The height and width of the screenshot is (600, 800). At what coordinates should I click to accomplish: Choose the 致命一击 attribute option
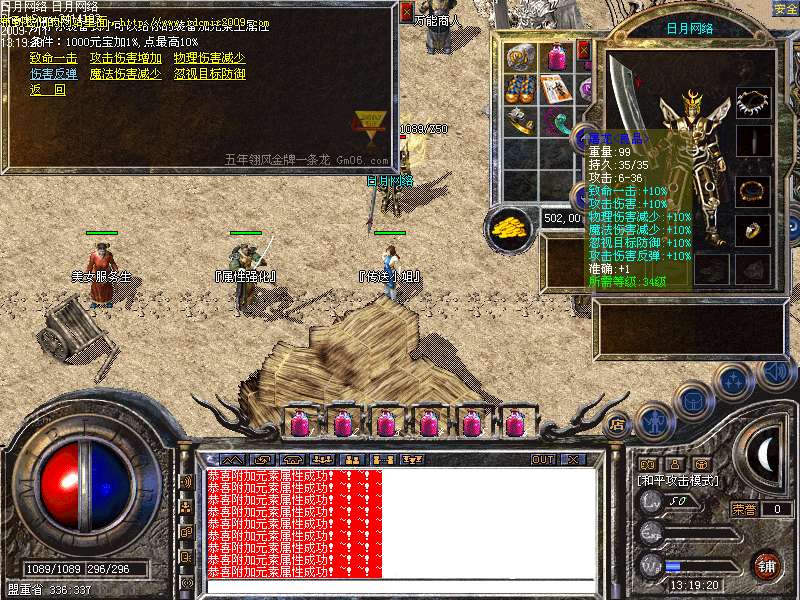(53, 58)
